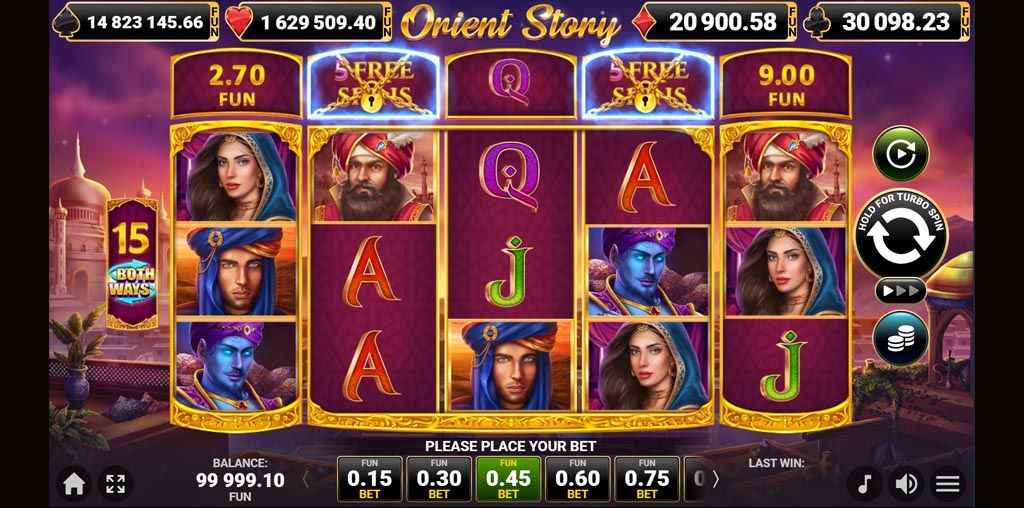The width and height of the screenshot is (1024, 508).
Task: Select the 0.75 FUN bet
Action: click(647, 479)
